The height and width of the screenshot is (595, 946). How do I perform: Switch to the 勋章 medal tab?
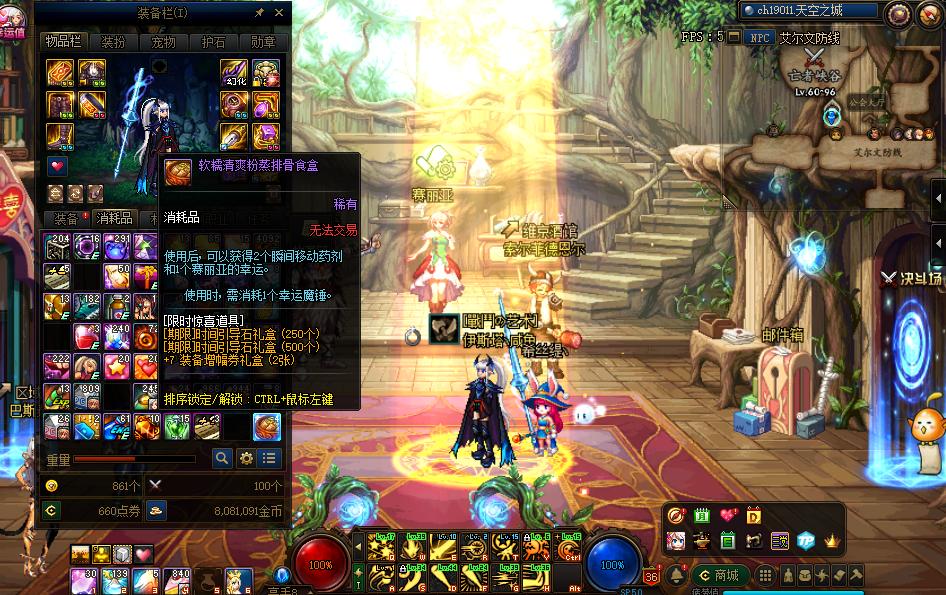[x=264, y=42]
